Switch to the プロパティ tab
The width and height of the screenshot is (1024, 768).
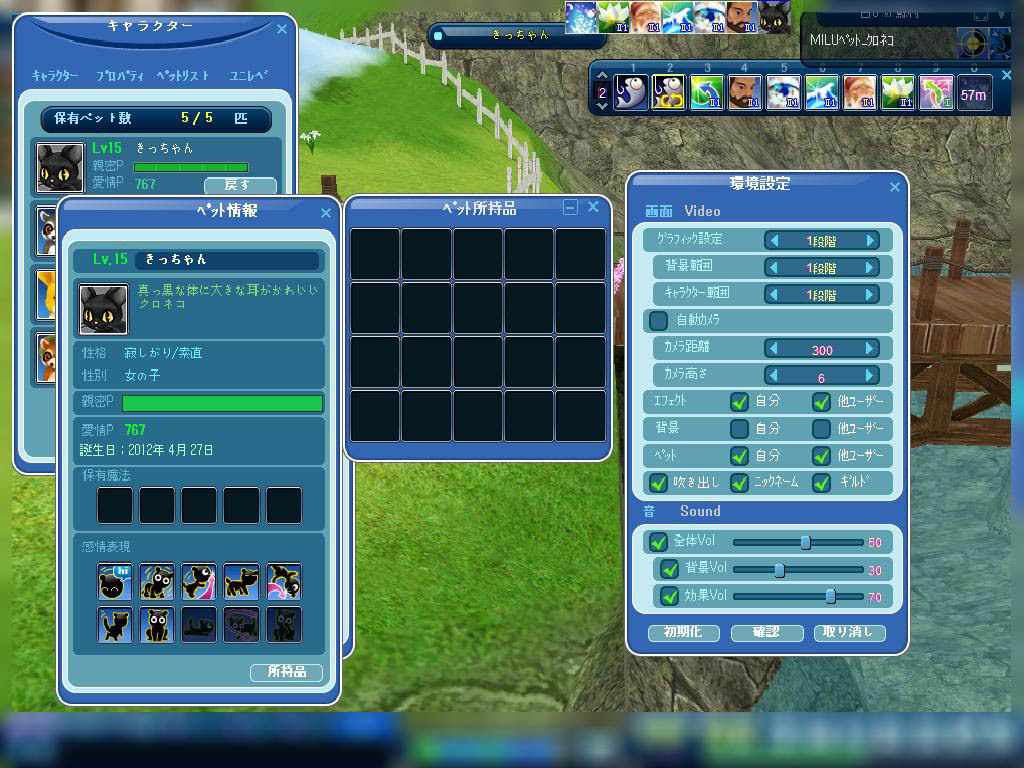(x=120, y=76)
